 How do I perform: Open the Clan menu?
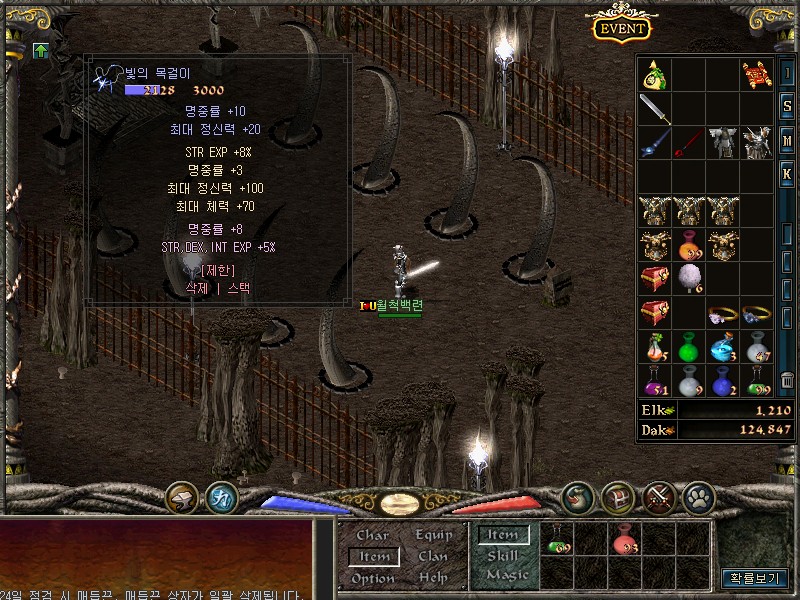click(433, 556)
